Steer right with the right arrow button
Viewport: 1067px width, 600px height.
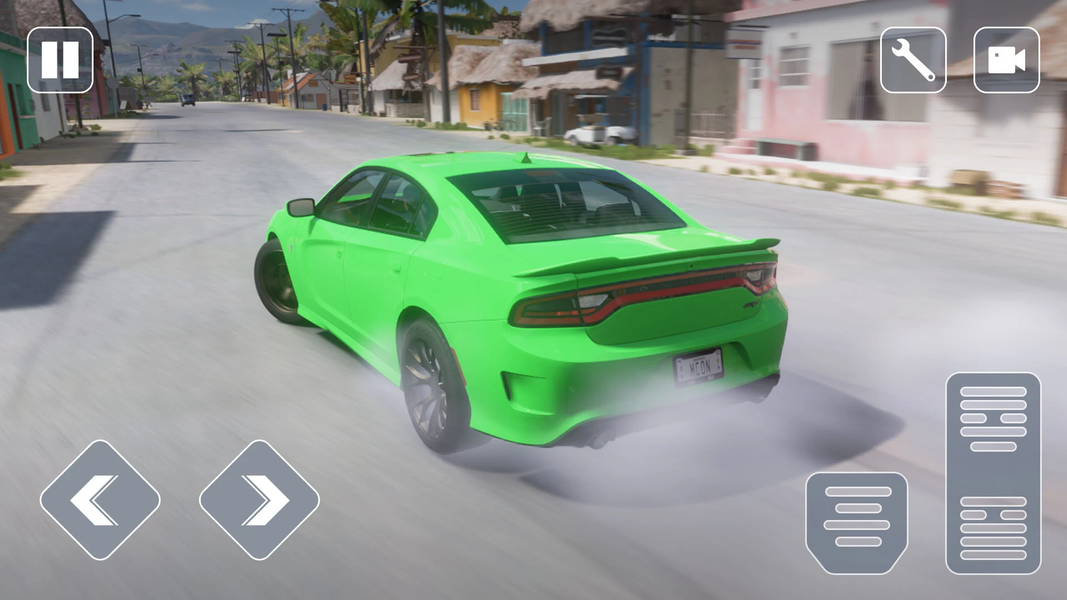259,500
